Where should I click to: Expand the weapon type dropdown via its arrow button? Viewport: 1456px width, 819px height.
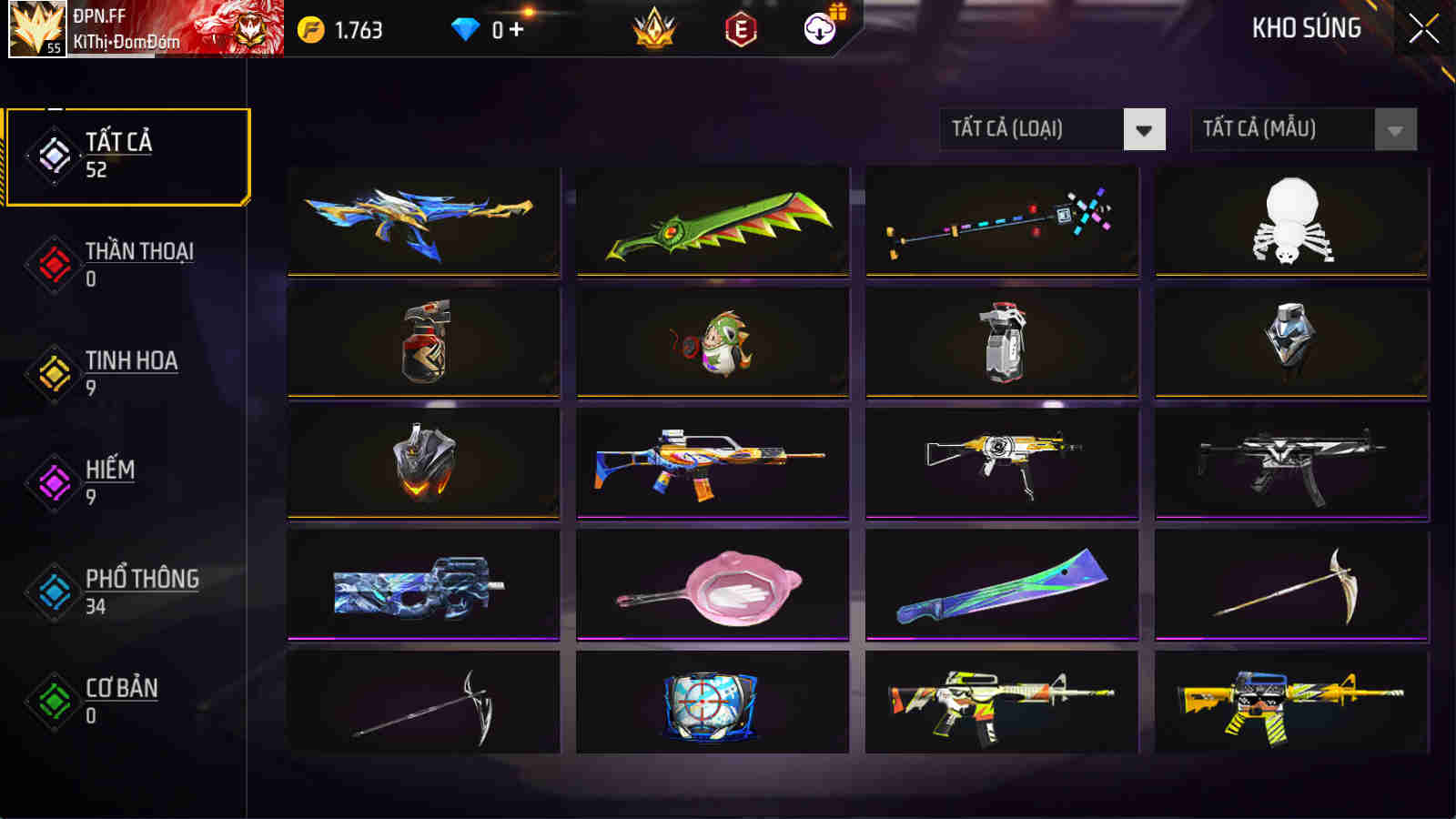[1145, 127]
